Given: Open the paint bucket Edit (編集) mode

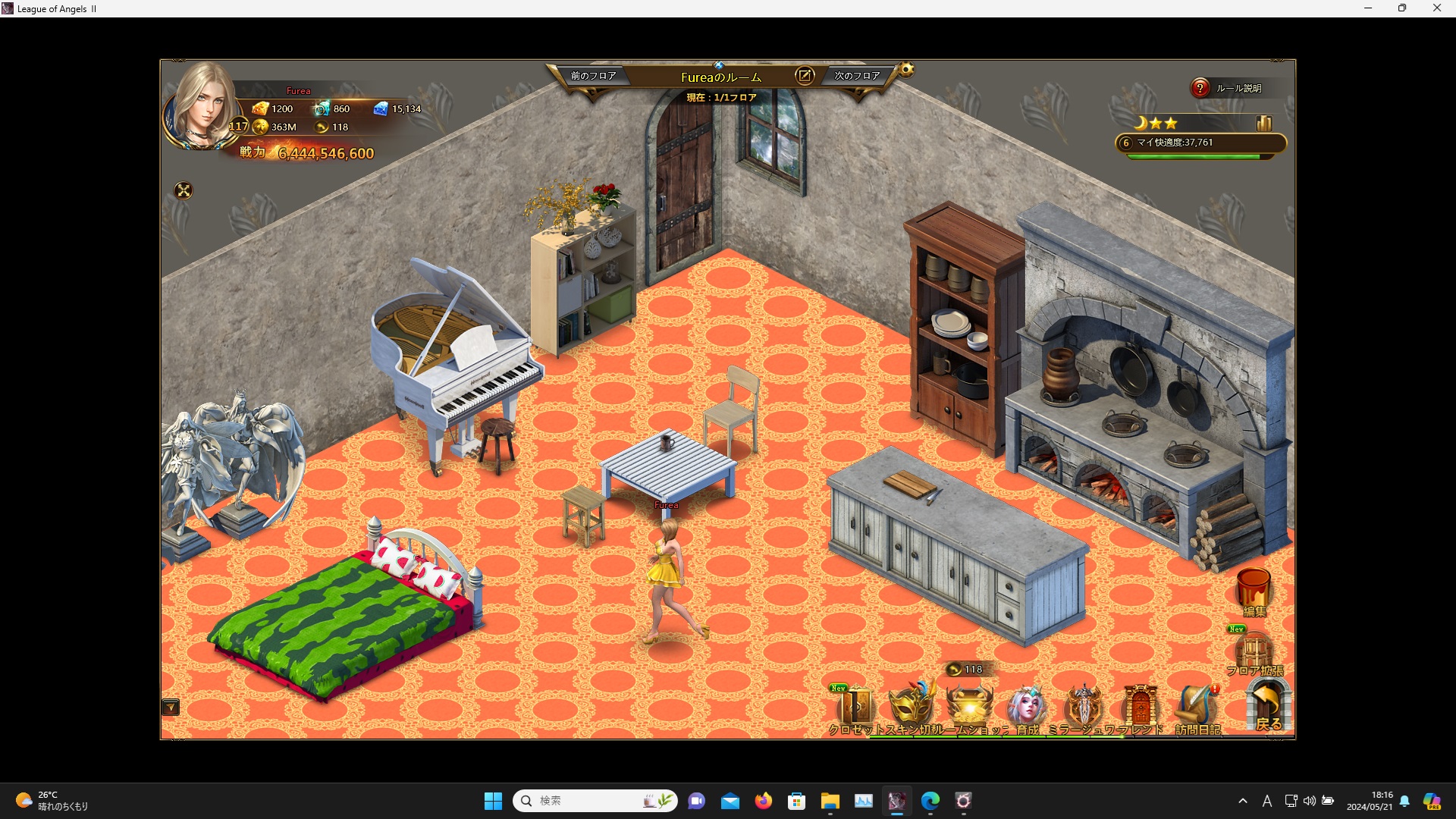Looking at the screenshot, I should point(1254,590).
